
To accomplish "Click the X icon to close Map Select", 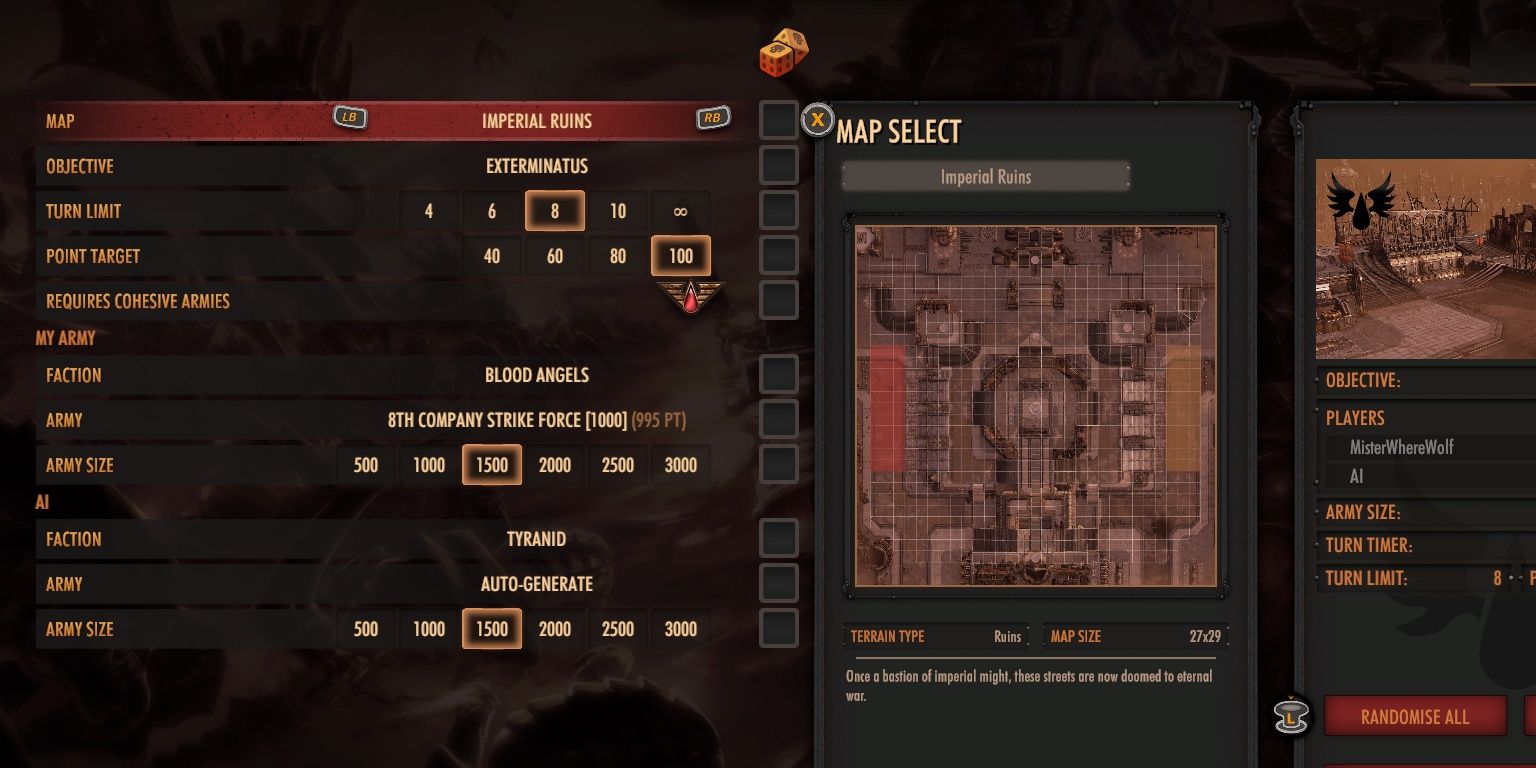I will [818, 119].
